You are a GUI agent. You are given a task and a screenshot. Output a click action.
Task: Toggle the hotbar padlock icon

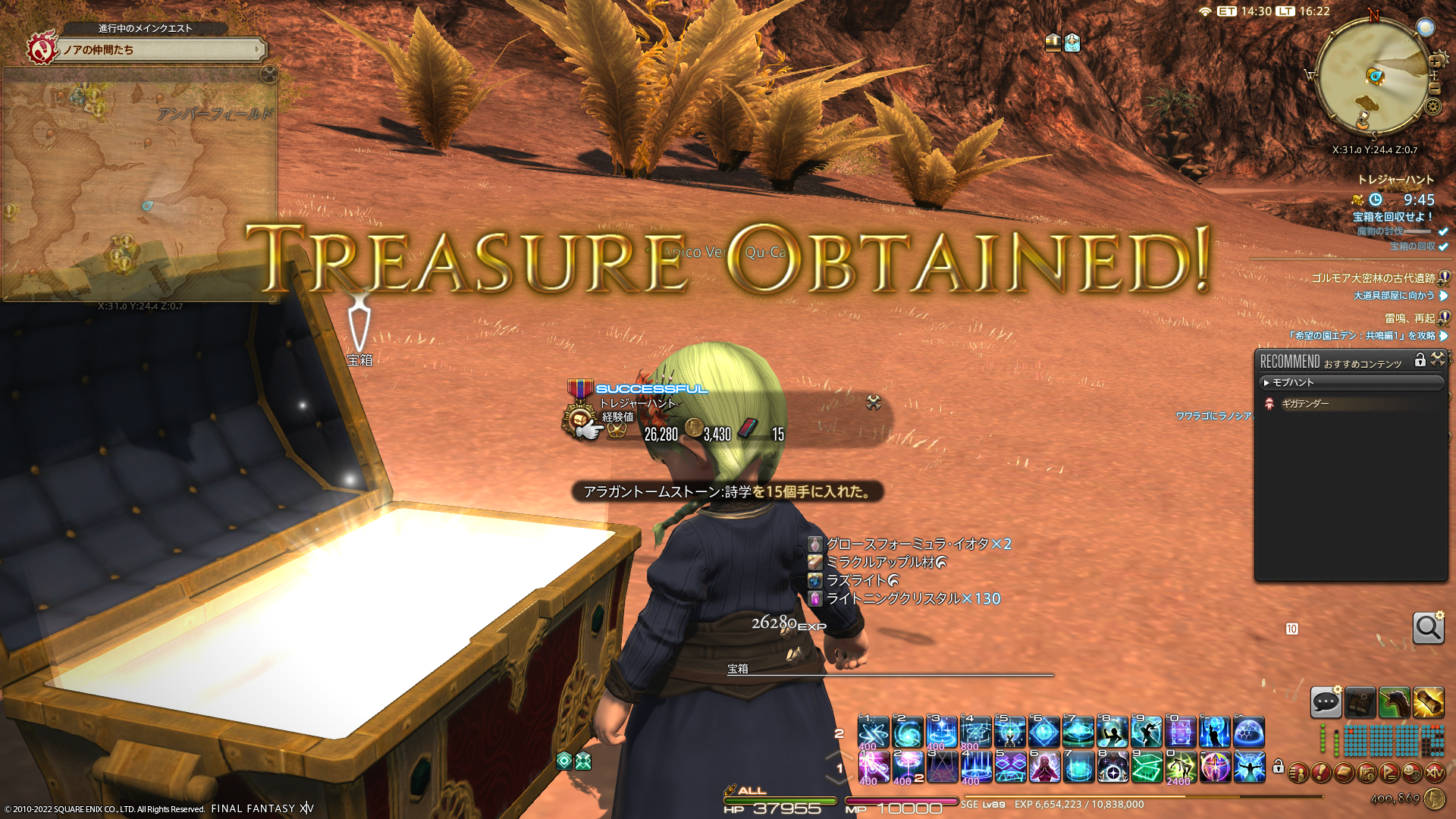tap(1279, 767)
